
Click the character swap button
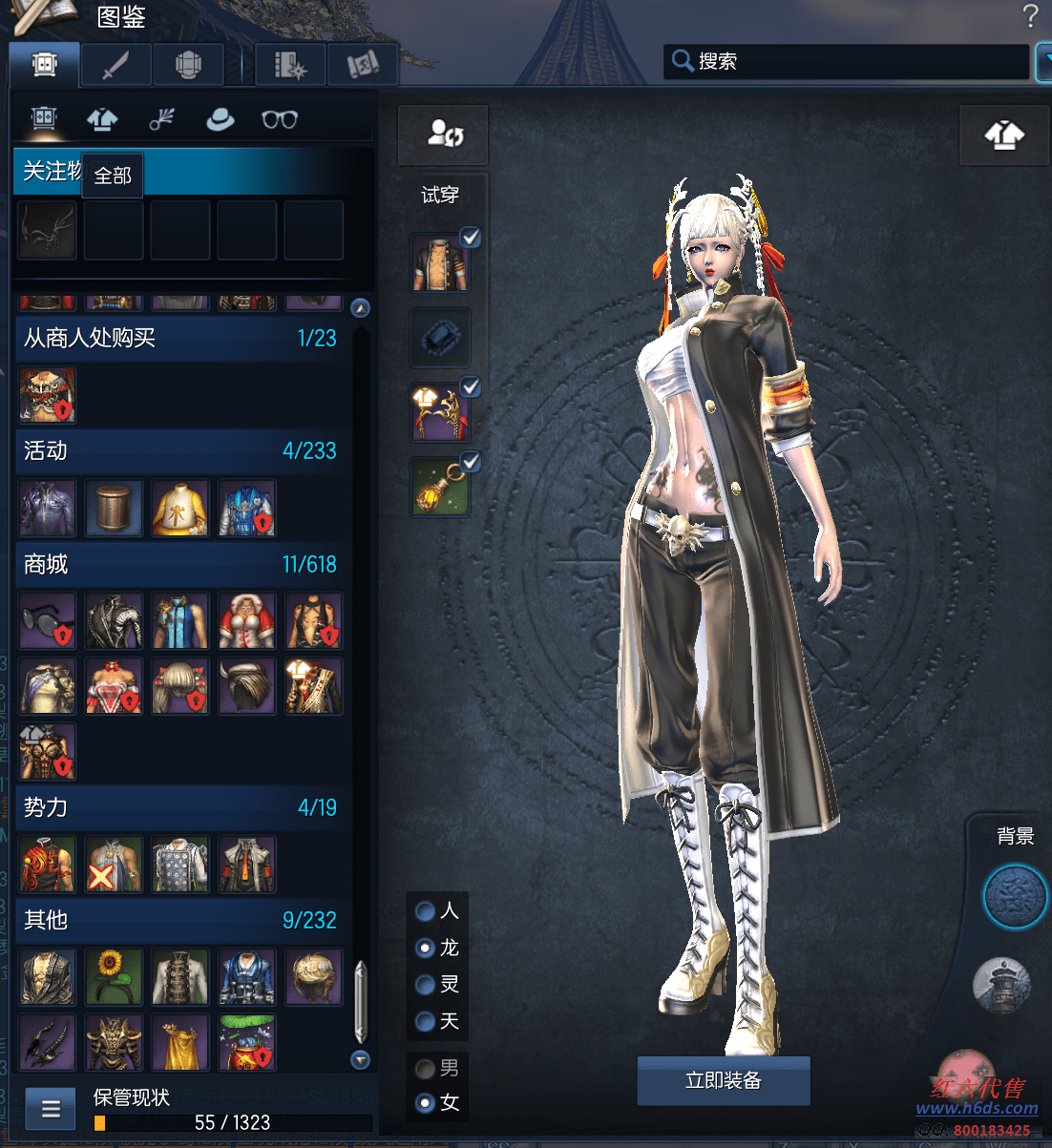[x=444, y=134]
